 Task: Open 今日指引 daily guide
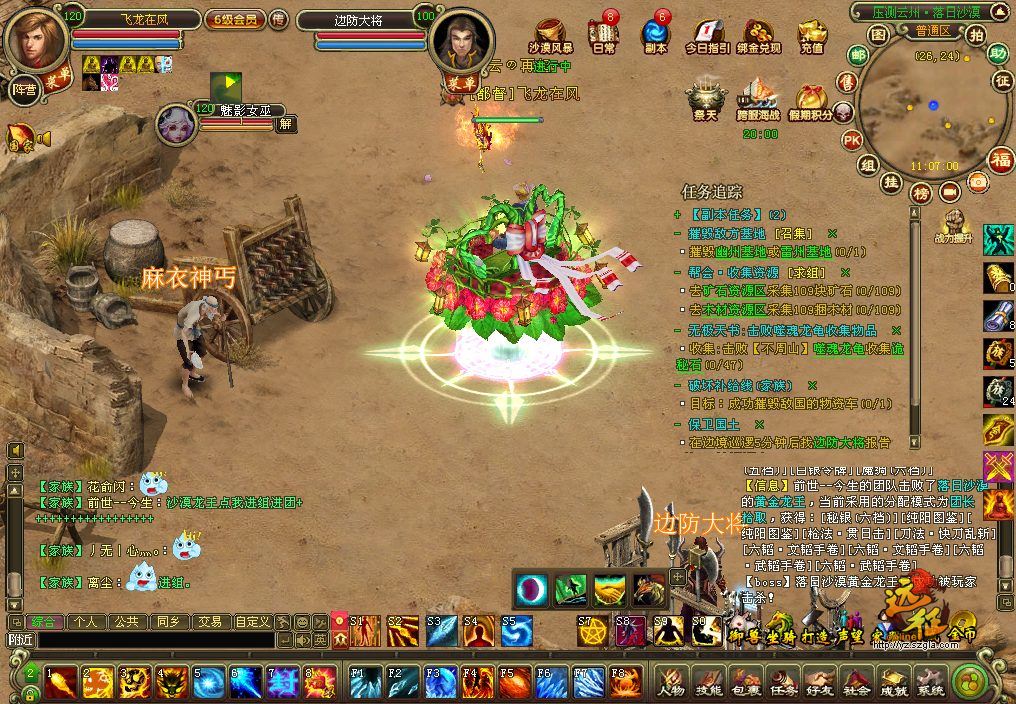(x=707, y=35)
